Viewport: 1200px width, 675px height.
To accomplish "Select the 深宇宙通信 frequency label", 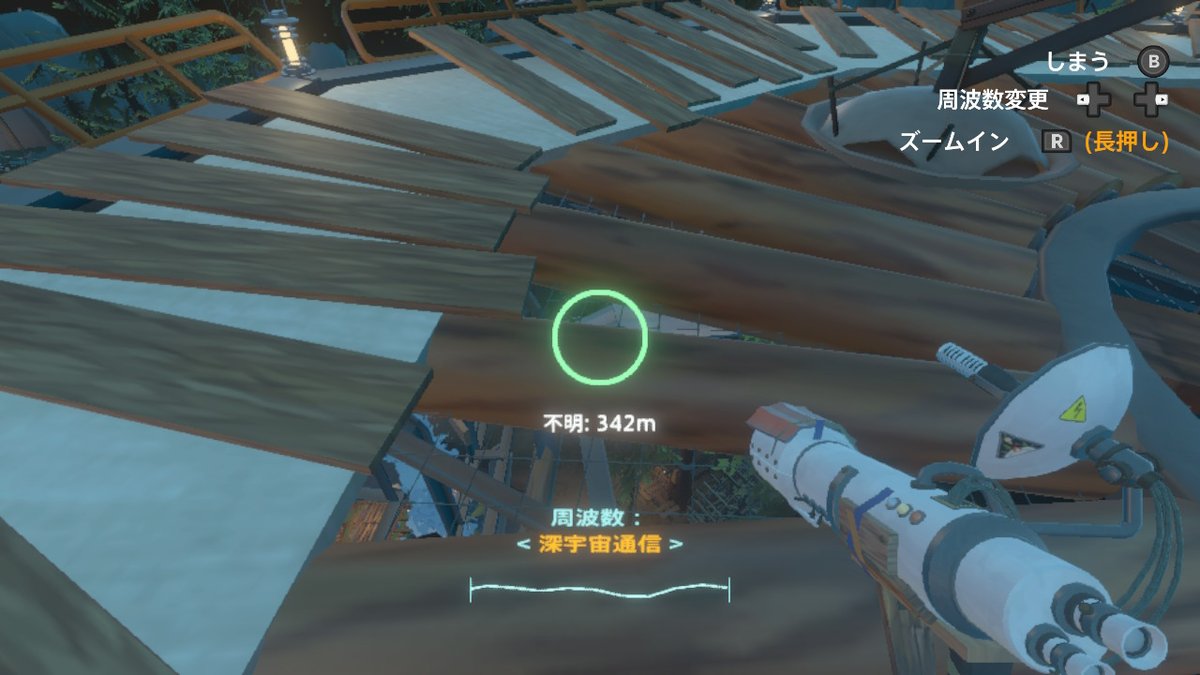I will [x=600, y=545].
